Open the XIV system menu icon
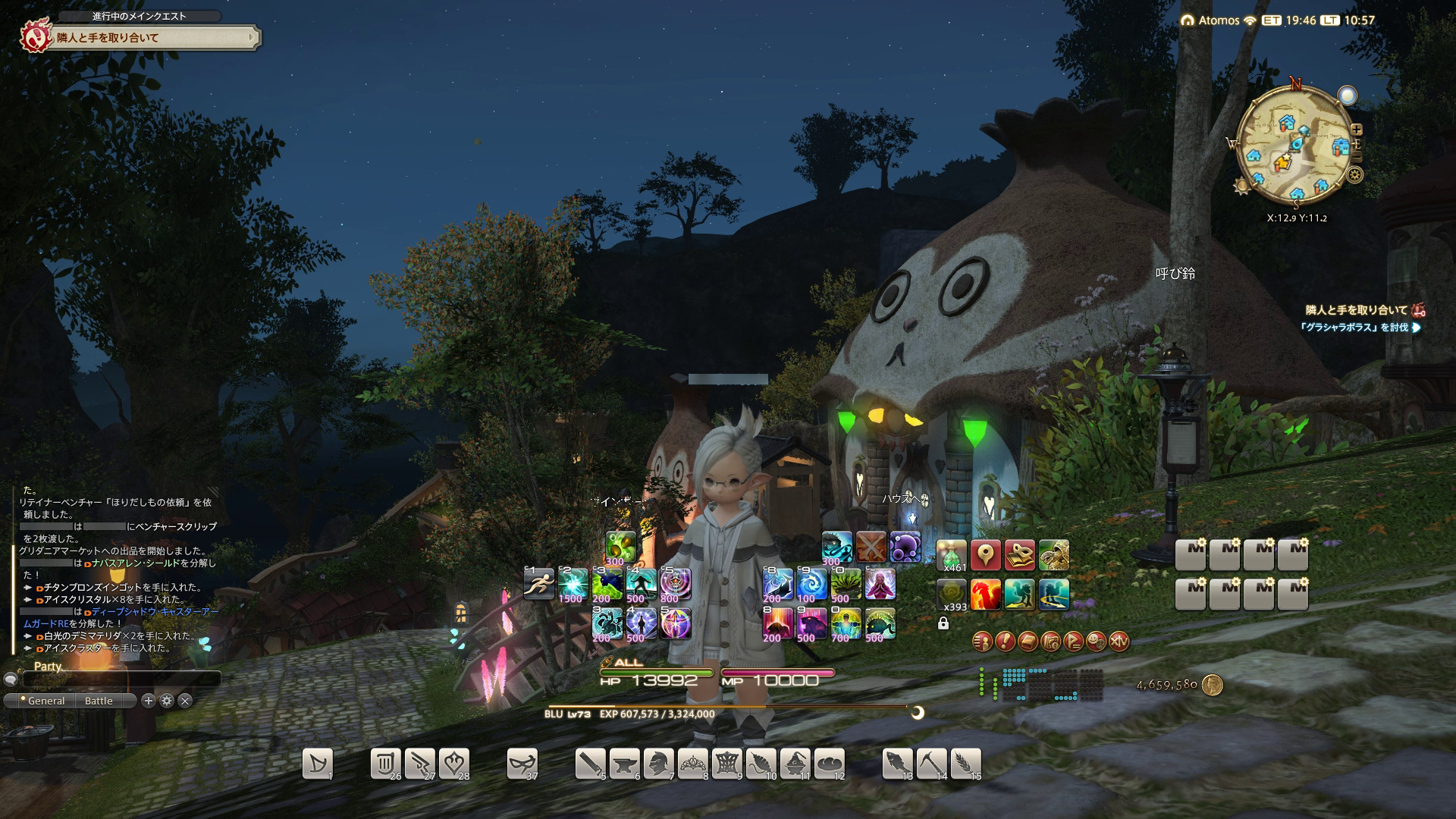The width and height of the screenshot is (1456, 819). [1119, 642]
